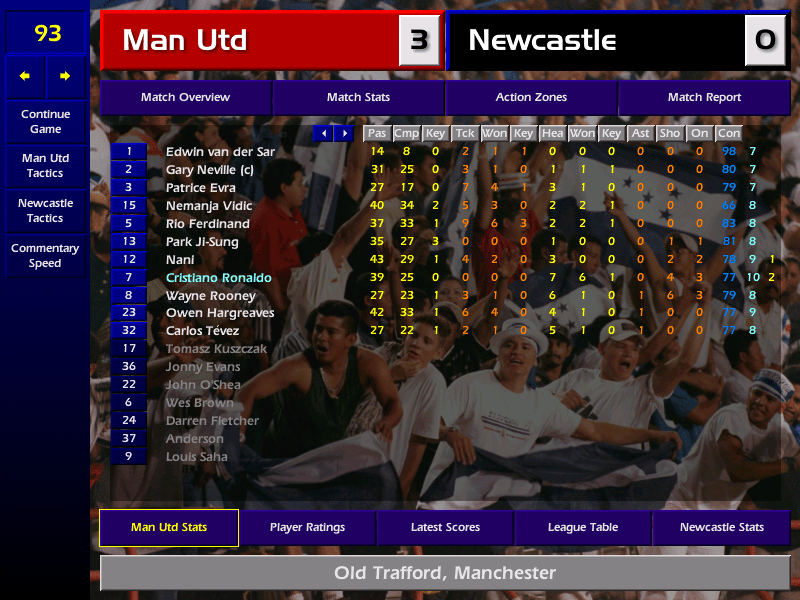
Task: Switch to Newcastle Stats
Action: 721,527
